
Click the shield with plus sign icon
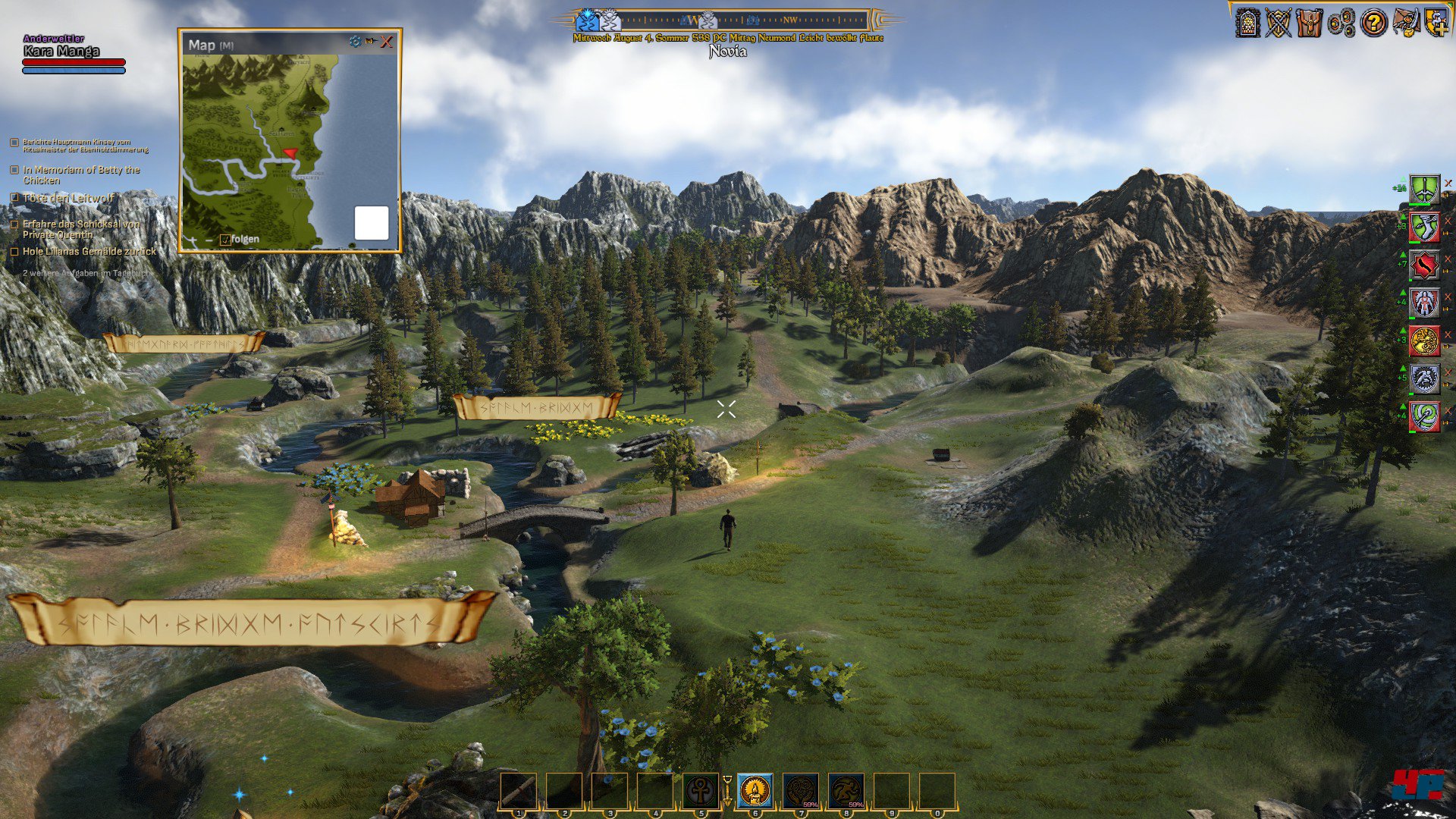coord(1436,23)
